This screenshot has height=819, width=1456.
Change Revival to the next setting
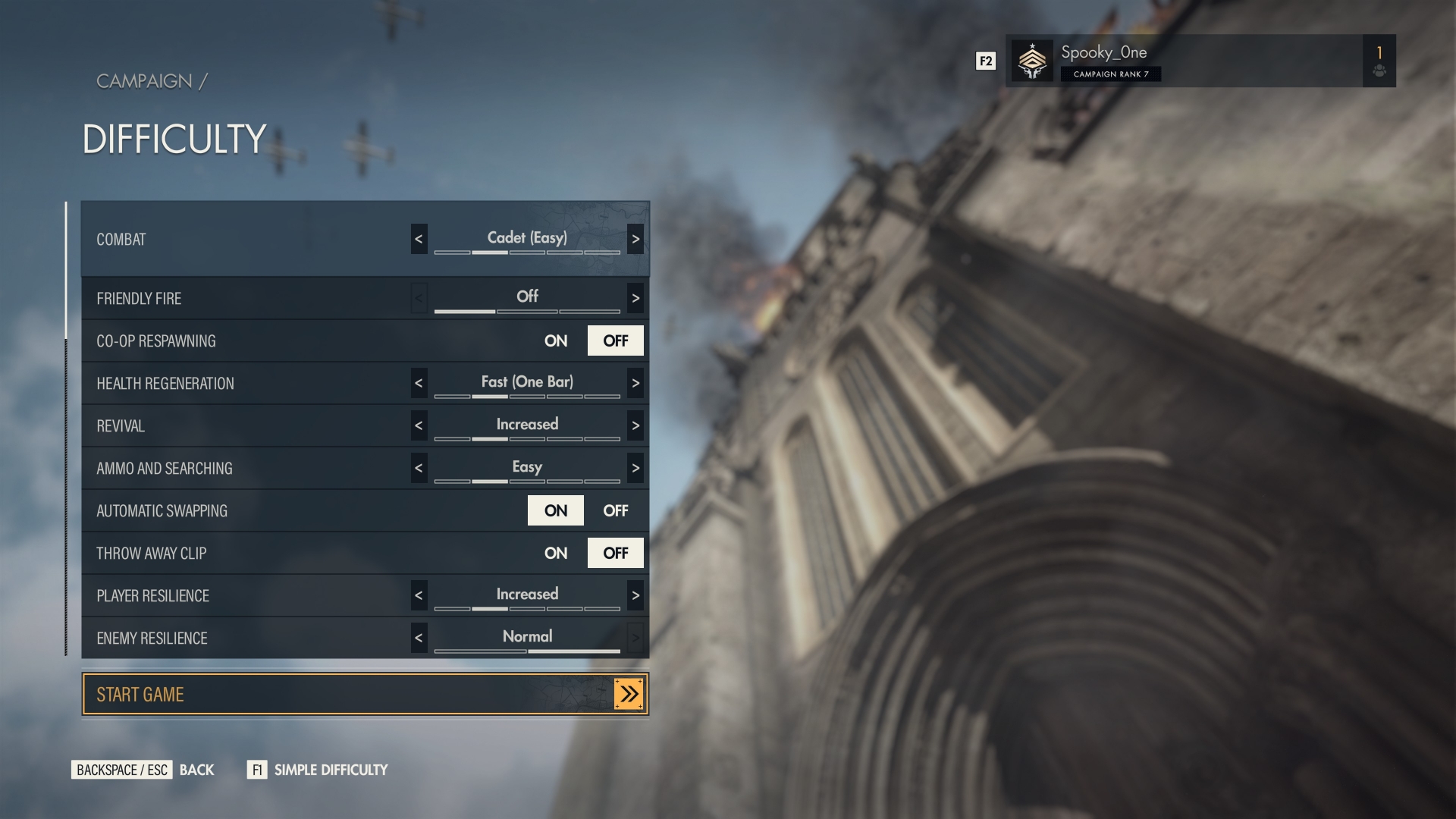point(635,426)
